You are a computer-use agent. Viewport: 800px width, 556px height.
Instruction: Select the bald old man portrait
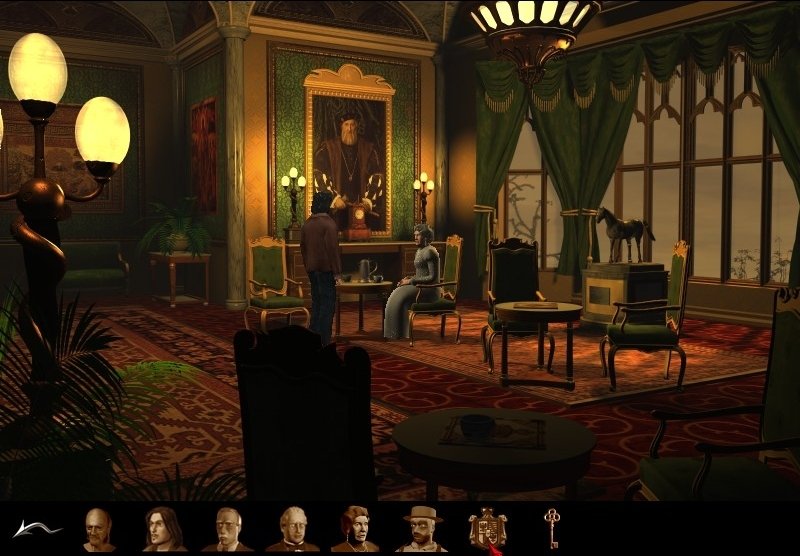98,529
